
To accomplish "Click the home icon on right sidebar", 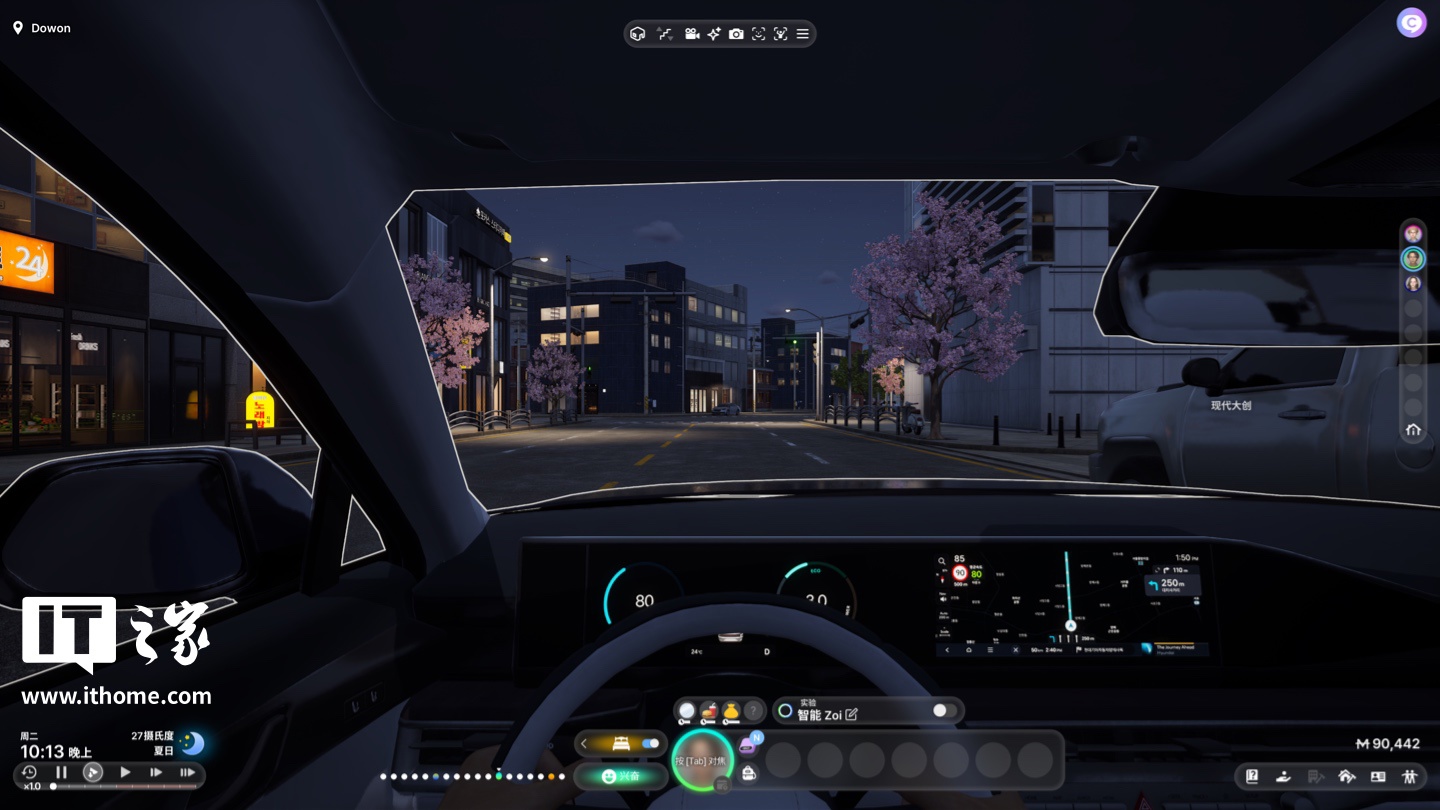I will pos(1412,430).
